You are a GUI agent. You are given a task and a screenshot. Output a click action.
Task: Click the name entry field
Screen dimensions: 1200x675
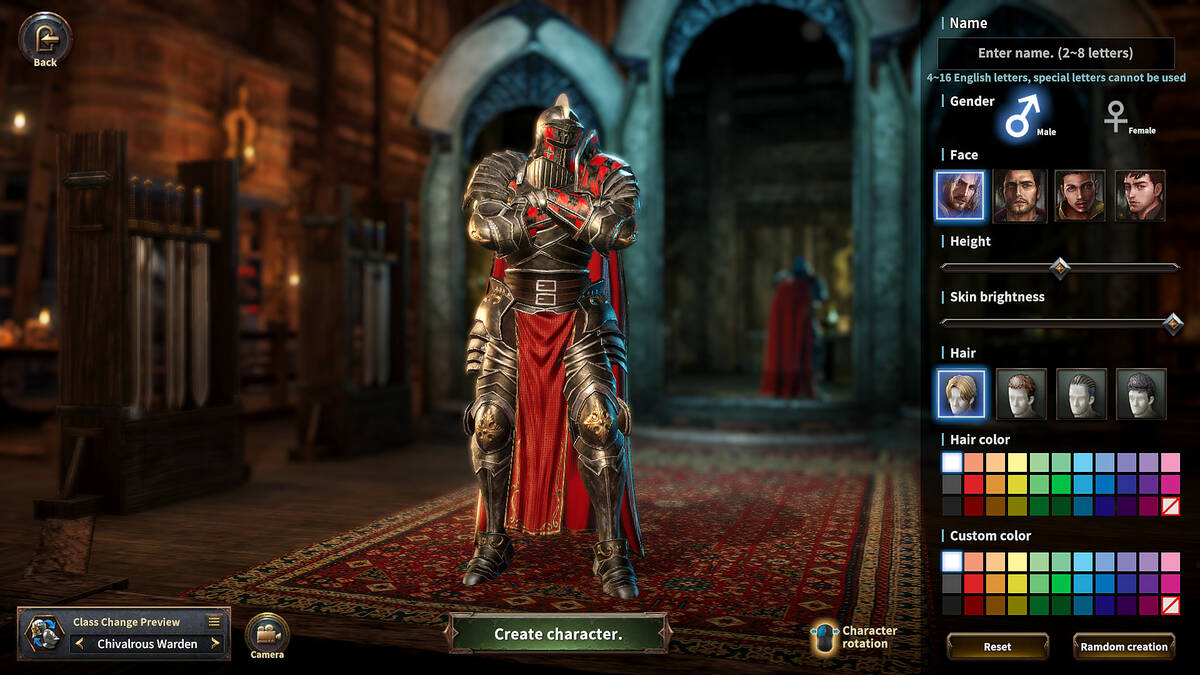pyautogui.click(x=1055, y=53)
